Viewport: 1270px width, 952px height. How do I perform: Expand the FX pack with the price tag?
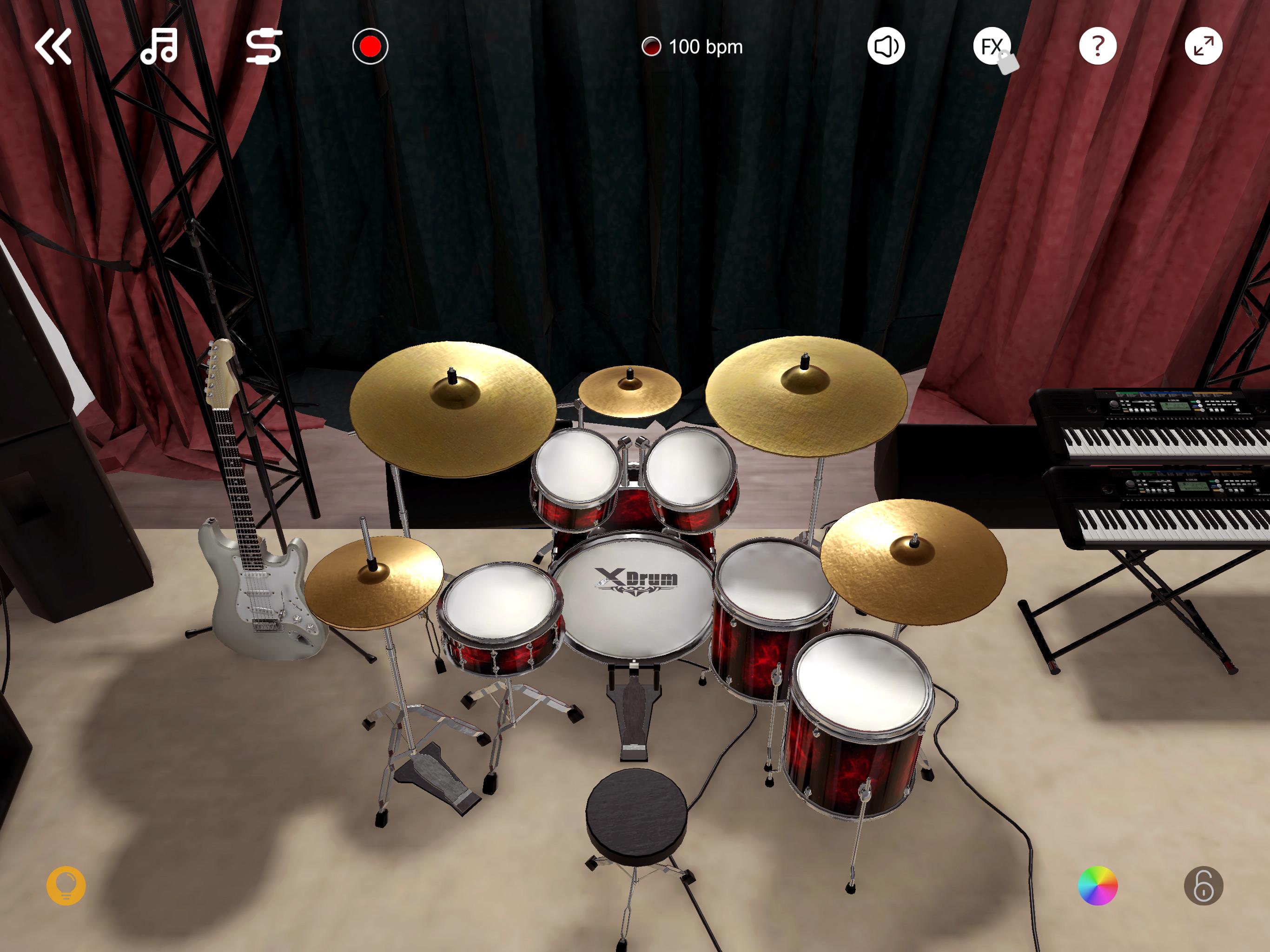coord(1008,60)
